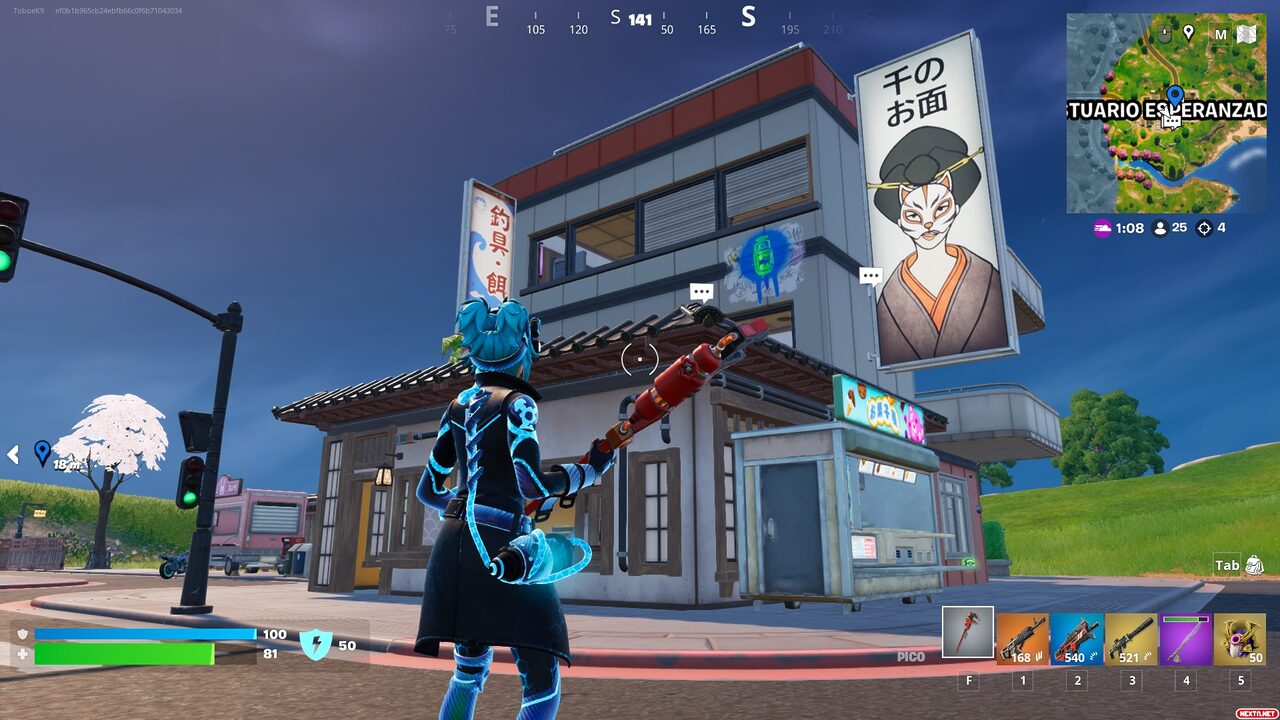Click the speech bubble marker beside the billboard
Image resolution: width=1280 pixels, height=720 pixels.
[871, 275]
